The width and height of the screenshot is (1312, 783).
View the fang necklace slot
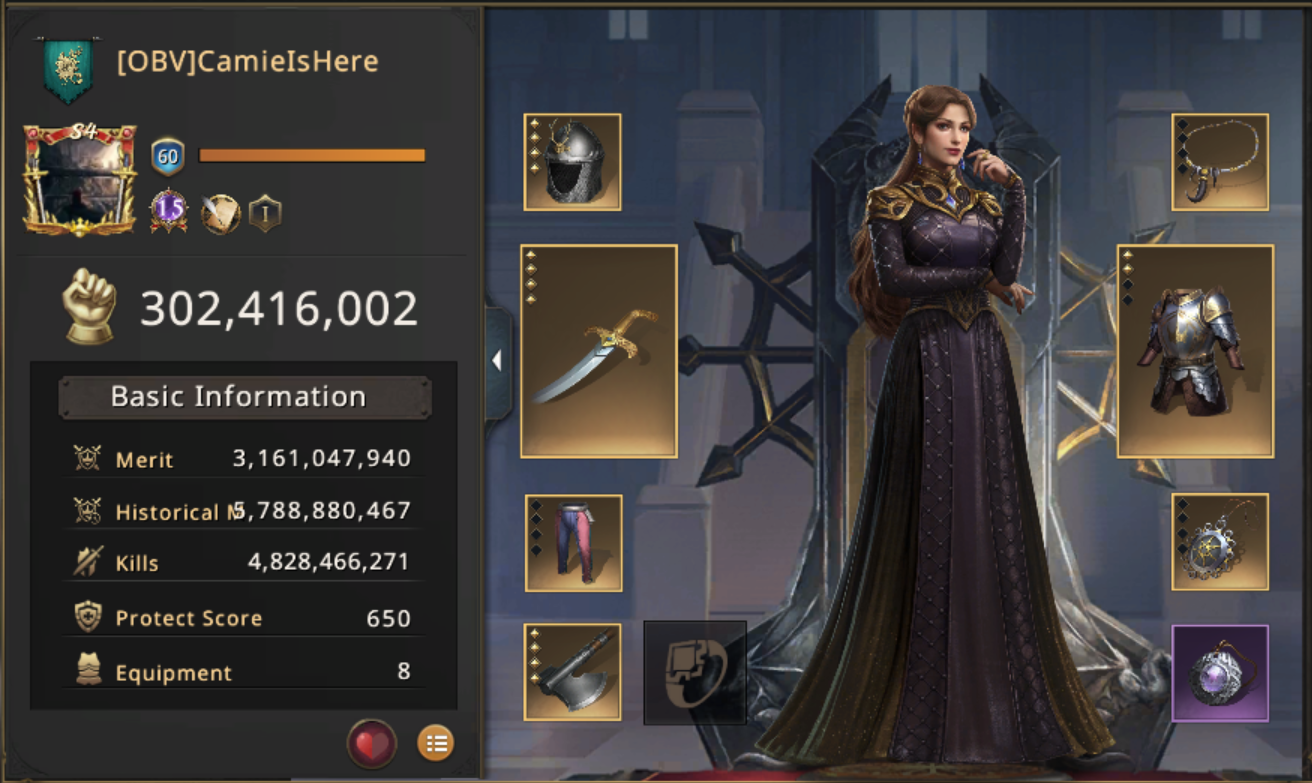[1220, 162]
